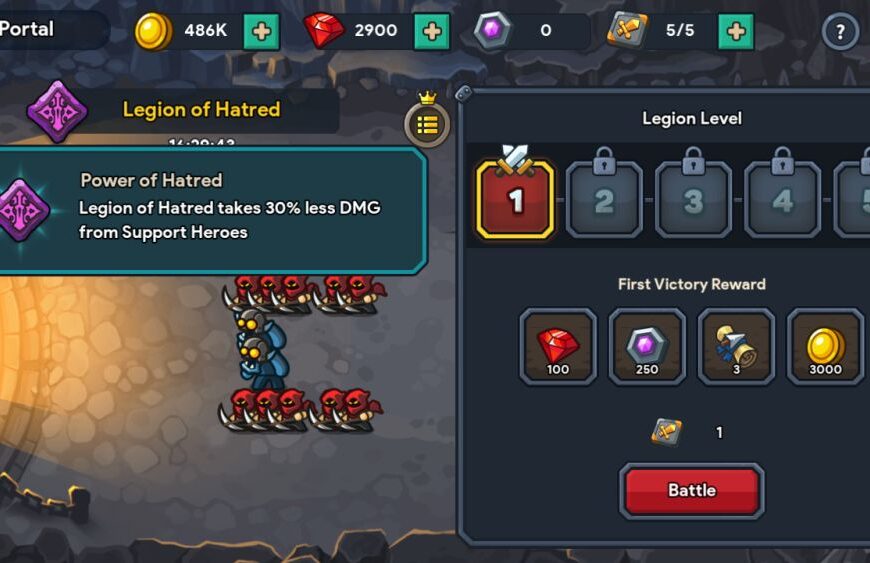Buy more red gems
Viewport: 870px width, 563px height.
tap(432, 31)
